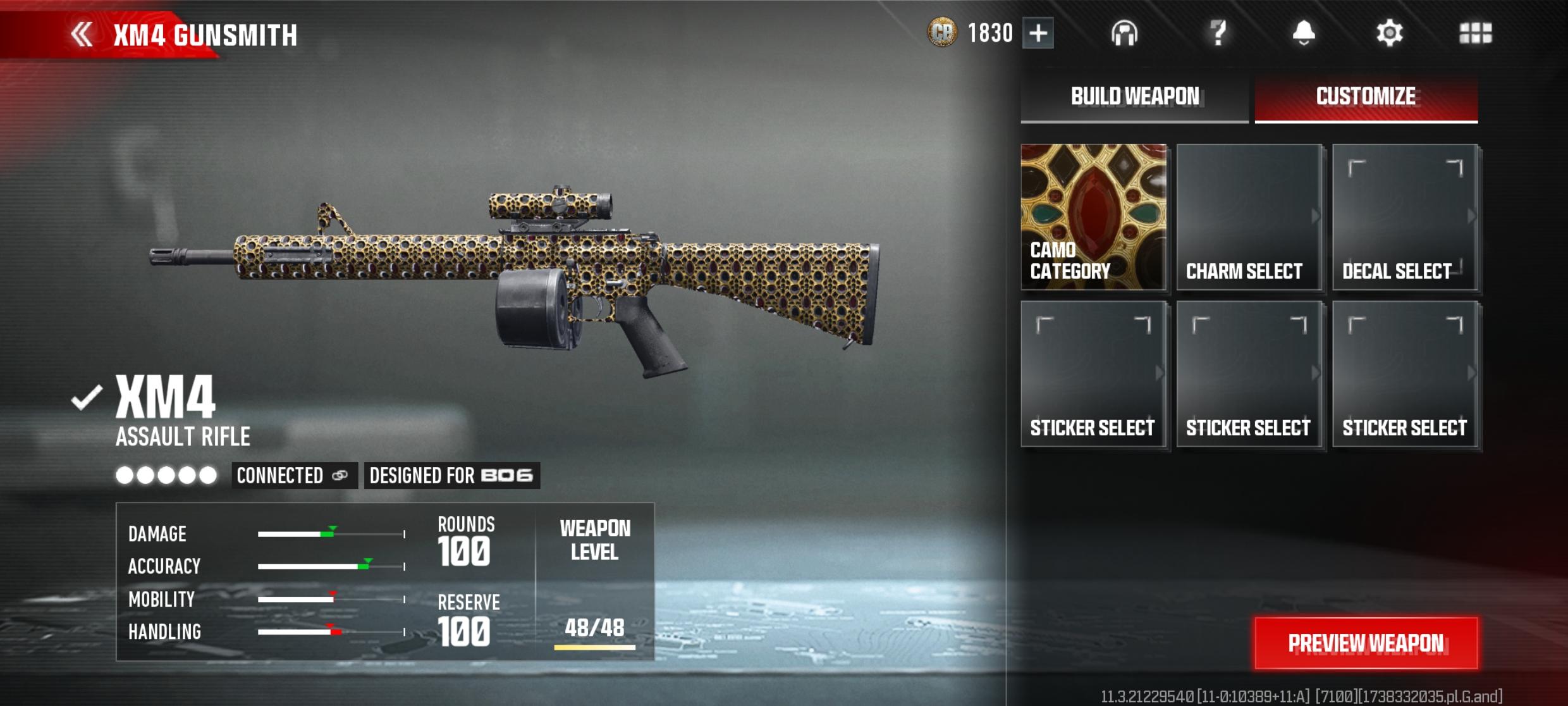1568x706 pixels.
Task: Tap the Designed for BO6 tag
Action: pyautogui.click(x=451, y=475)
